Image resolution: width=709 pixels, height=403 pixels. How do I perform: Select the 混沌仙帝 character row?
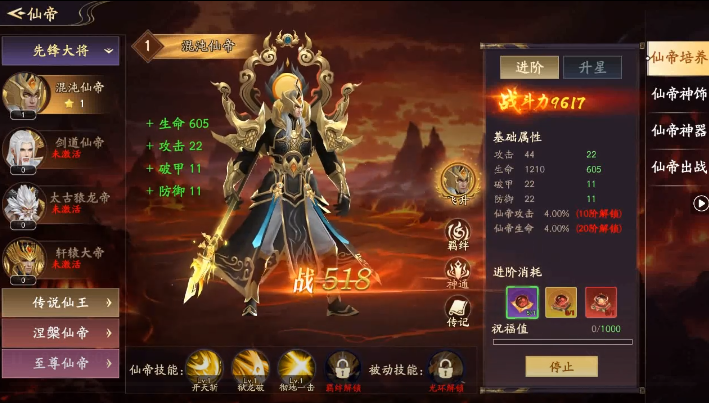pos(61,94)
